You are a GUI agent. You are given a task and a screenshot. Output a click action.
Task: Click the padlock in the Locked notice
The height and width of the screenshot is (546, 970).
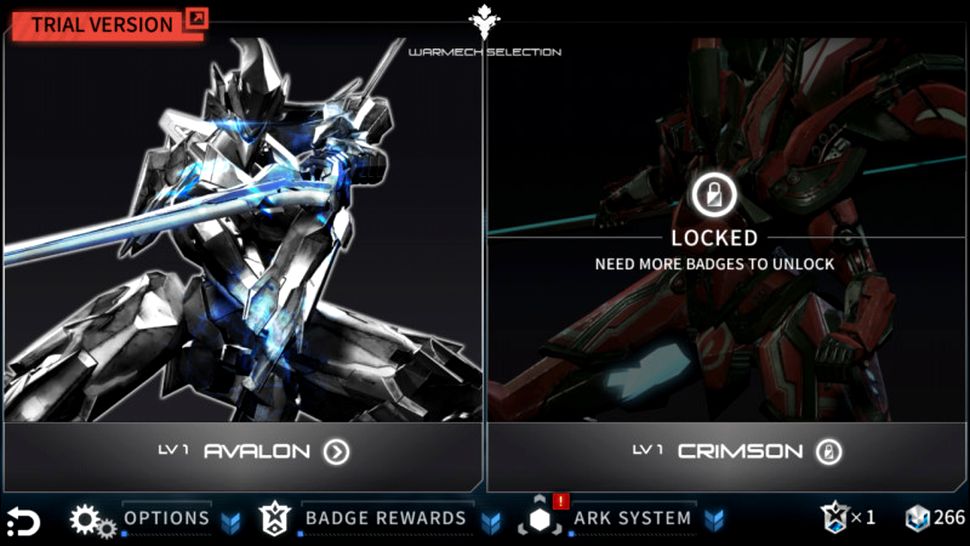(714, 195)
